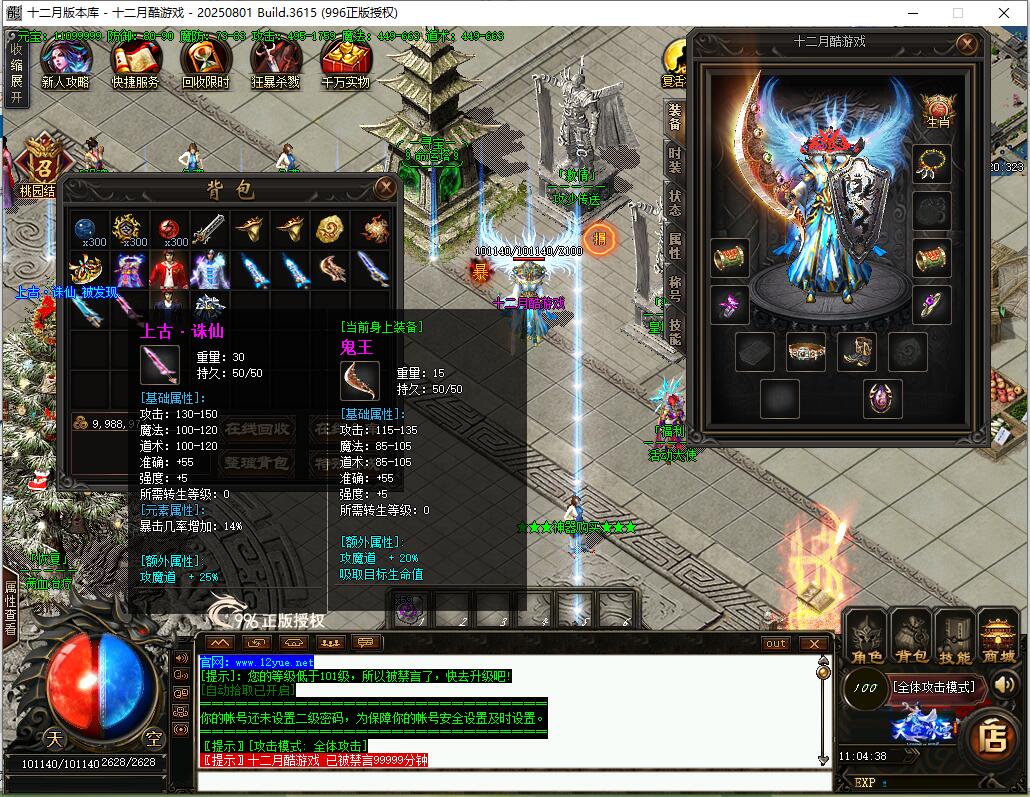Open the 技能 skills button at bottom right
Viewport: 1030px width, 797px height.
[954, 638]
